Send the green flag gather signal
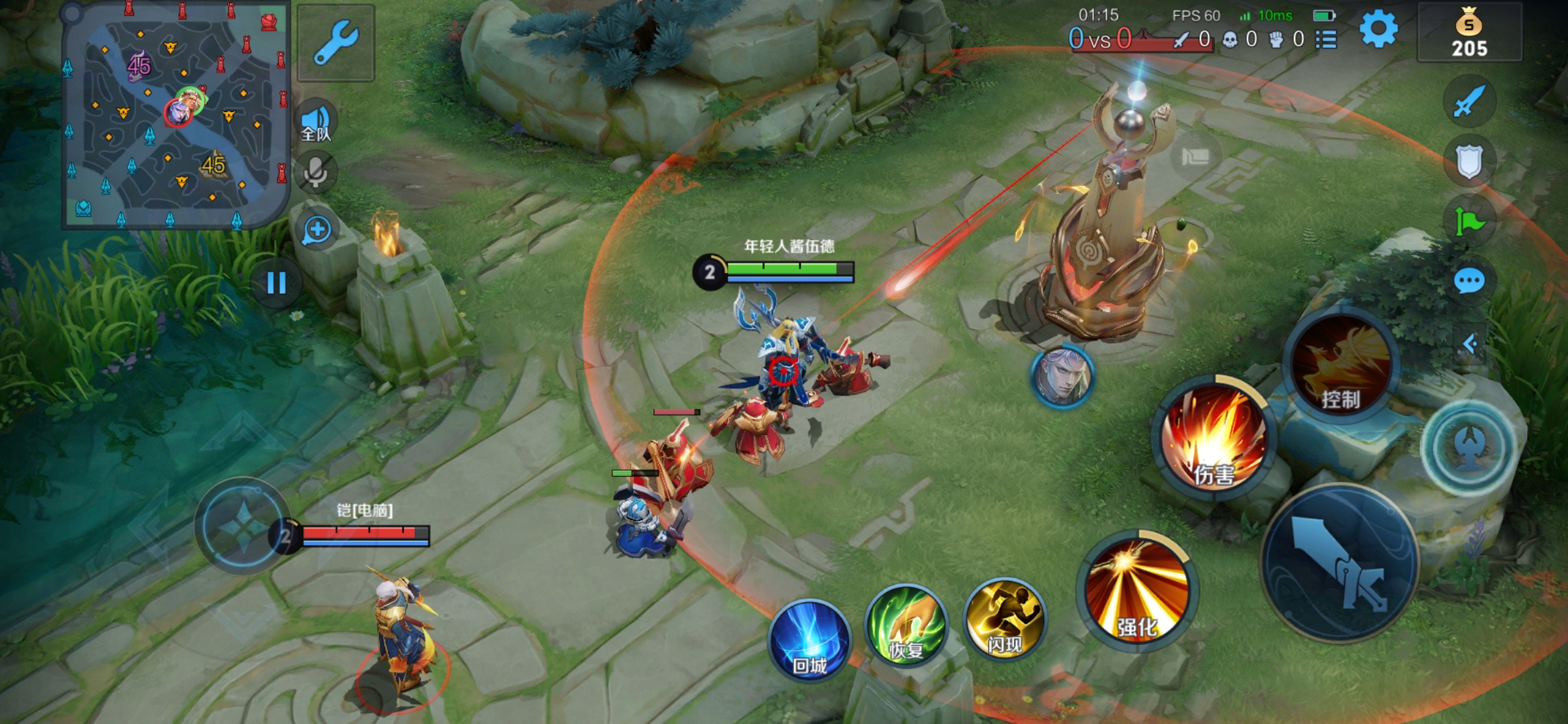Image resolution: width=1568 pixels, height=724 pixels. (1469, 221)
